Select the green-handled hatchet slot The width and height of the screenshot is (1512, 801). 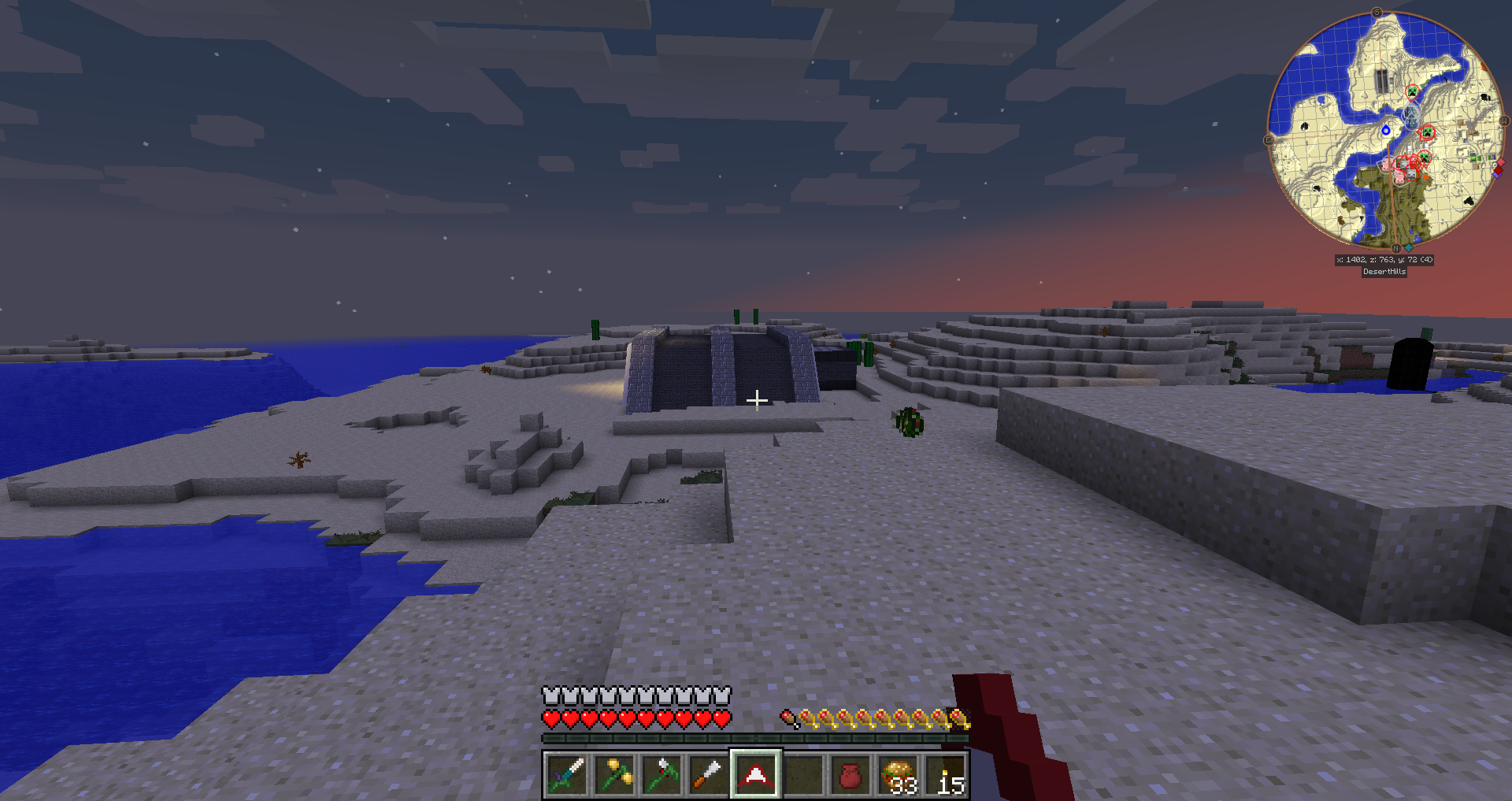[x=661, y=775]
